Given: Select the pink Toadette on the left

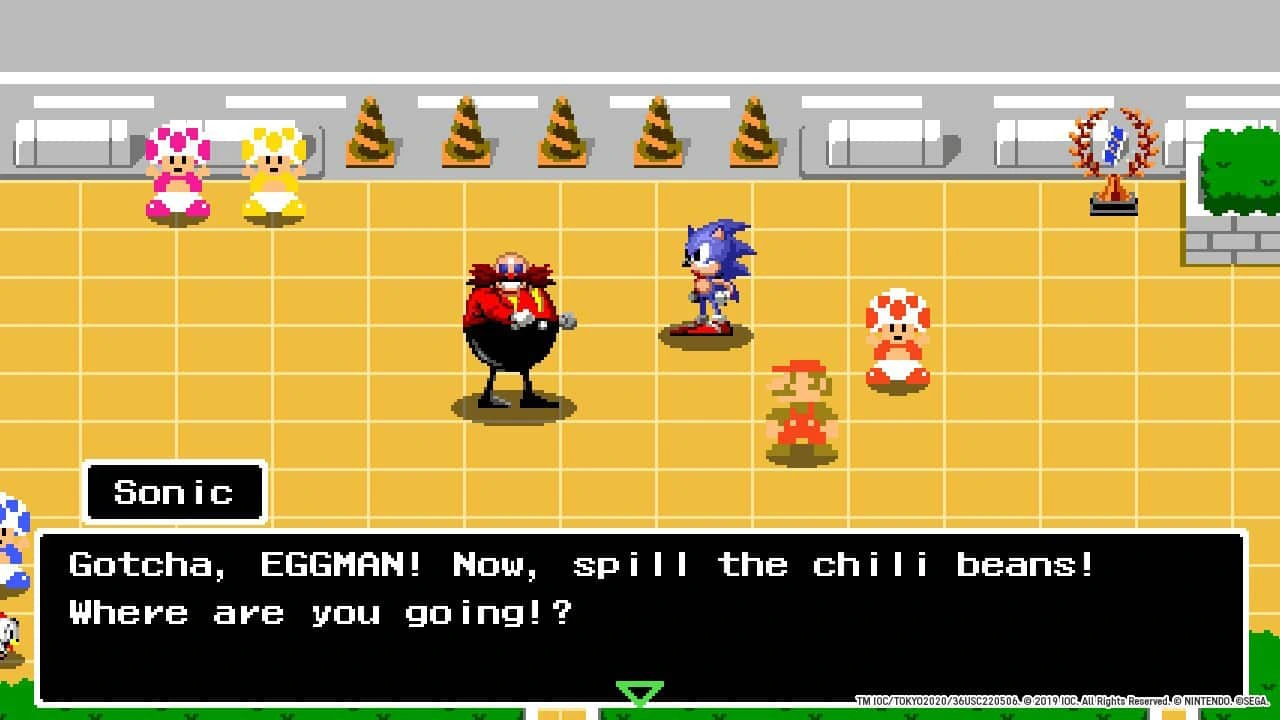Looking at the screenshot, I should click(178, 175).
